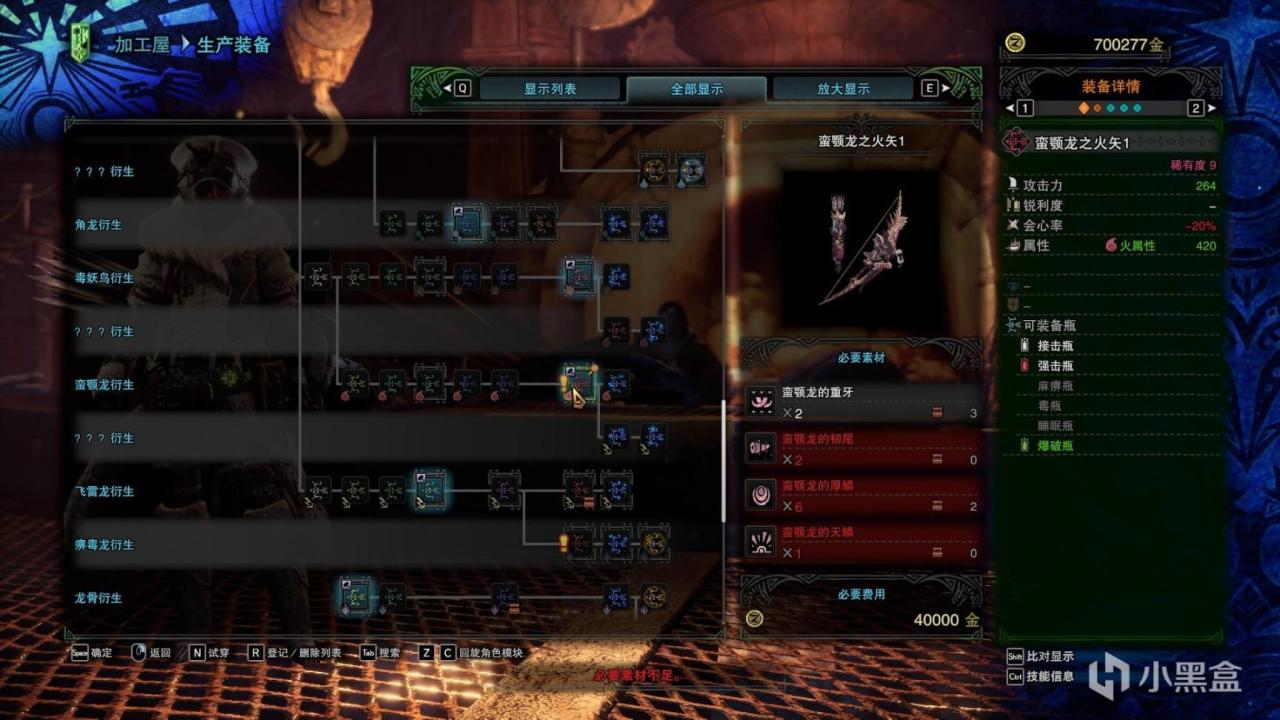1280x720 pixels.
Task: Switch to the 显示列表 tab
Action: click(550, 88)
